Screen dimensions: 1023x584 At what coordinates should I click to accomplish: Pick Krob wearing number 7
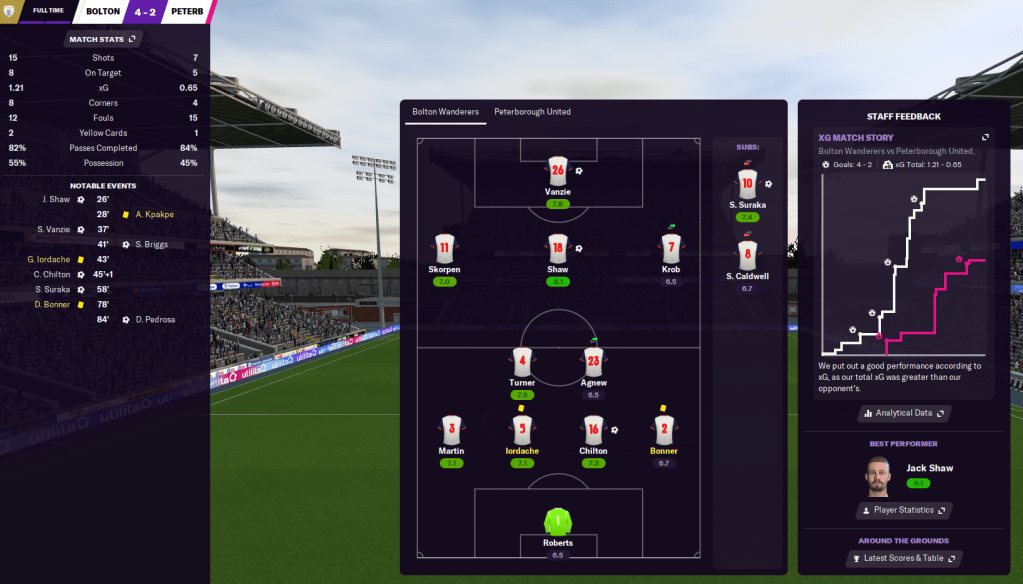670,248
